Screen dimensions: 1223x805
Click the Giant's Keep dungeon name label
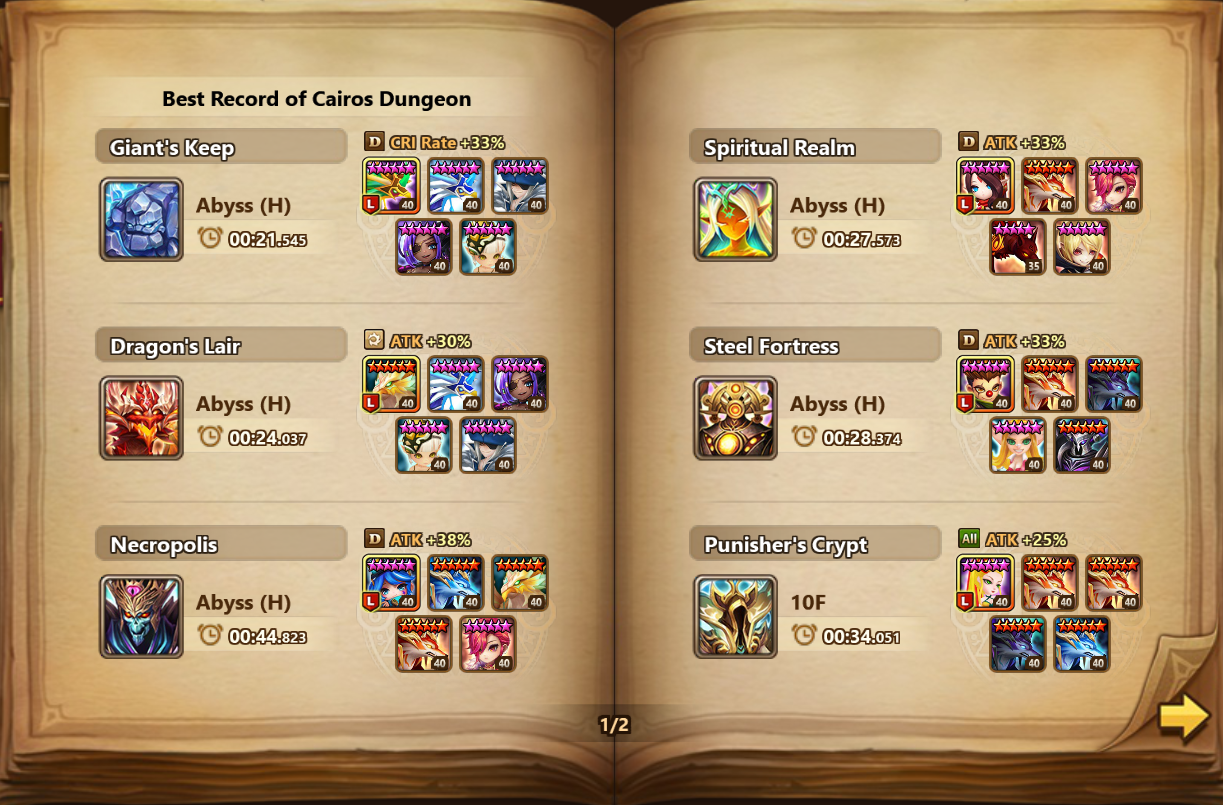pos(172,148)
